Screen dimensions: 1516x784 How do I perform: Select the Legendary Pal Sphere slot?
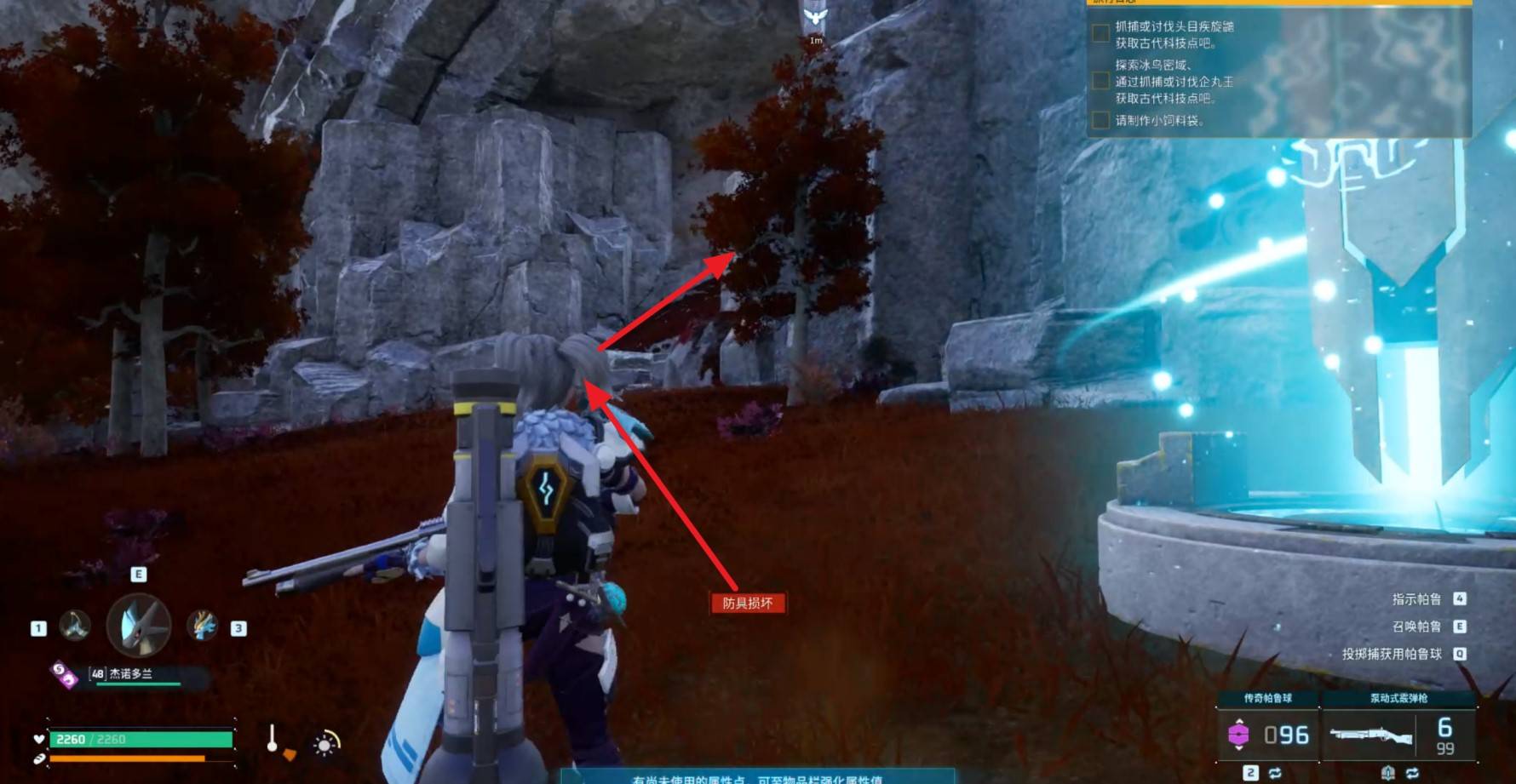coord(1267,734)
